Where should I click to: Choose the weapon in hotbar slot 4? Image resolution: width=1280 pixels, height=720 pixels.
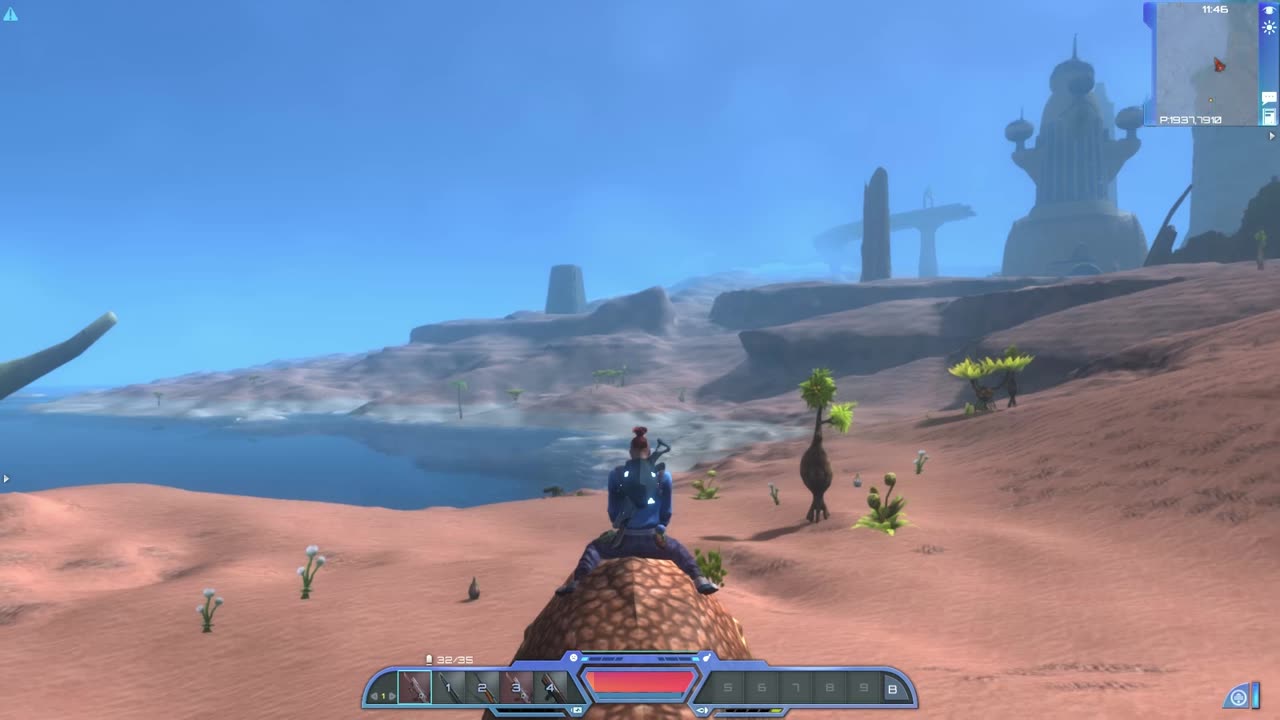point(549,688)
